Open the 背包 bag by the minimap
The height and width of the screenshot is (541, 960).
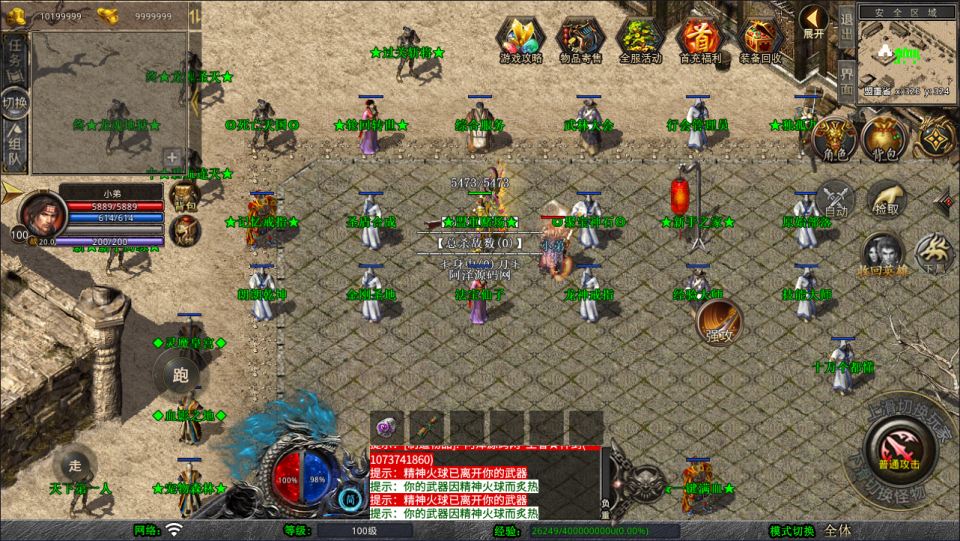click(885, 139)
